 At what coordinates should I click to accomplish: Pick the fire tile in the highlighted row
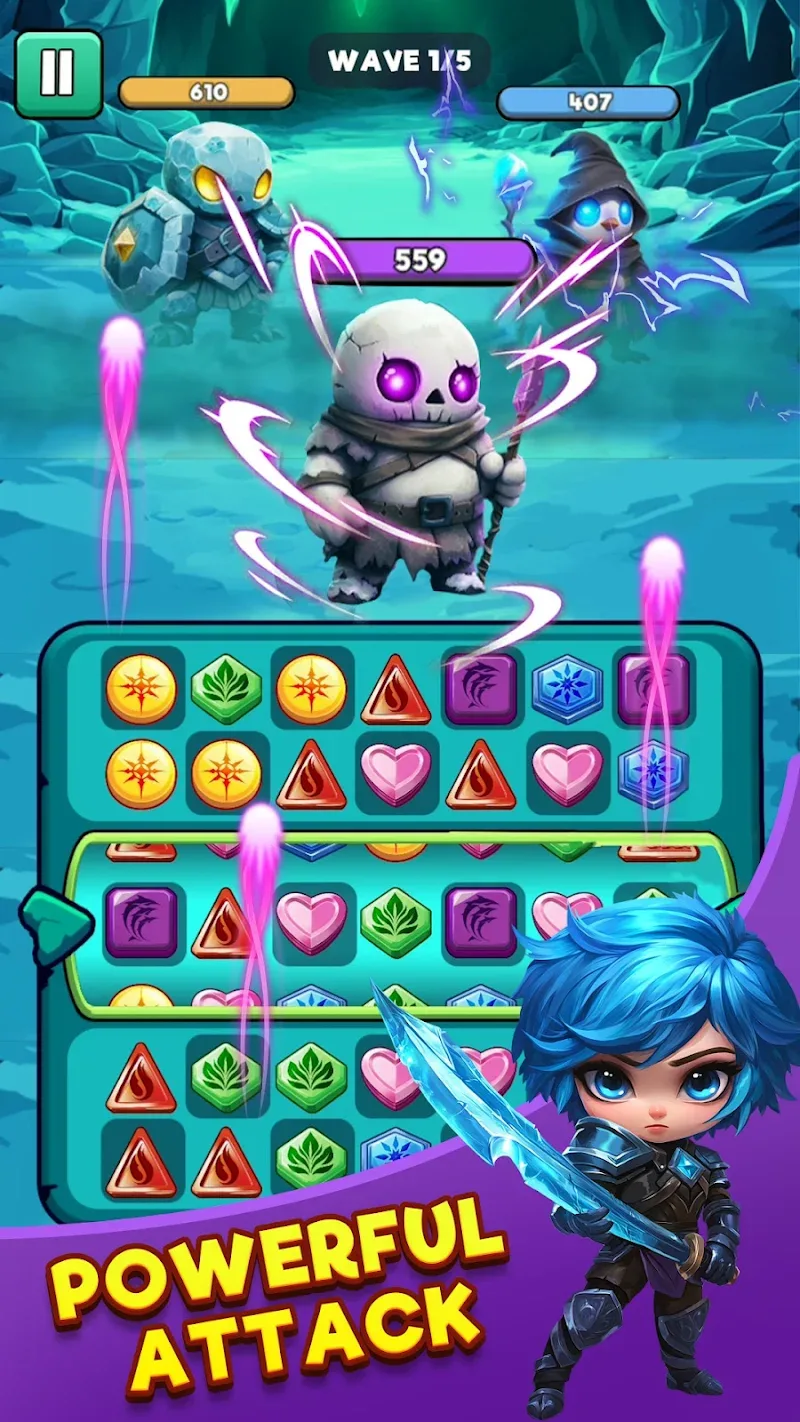pyautogui.click(x=226, y=922)
